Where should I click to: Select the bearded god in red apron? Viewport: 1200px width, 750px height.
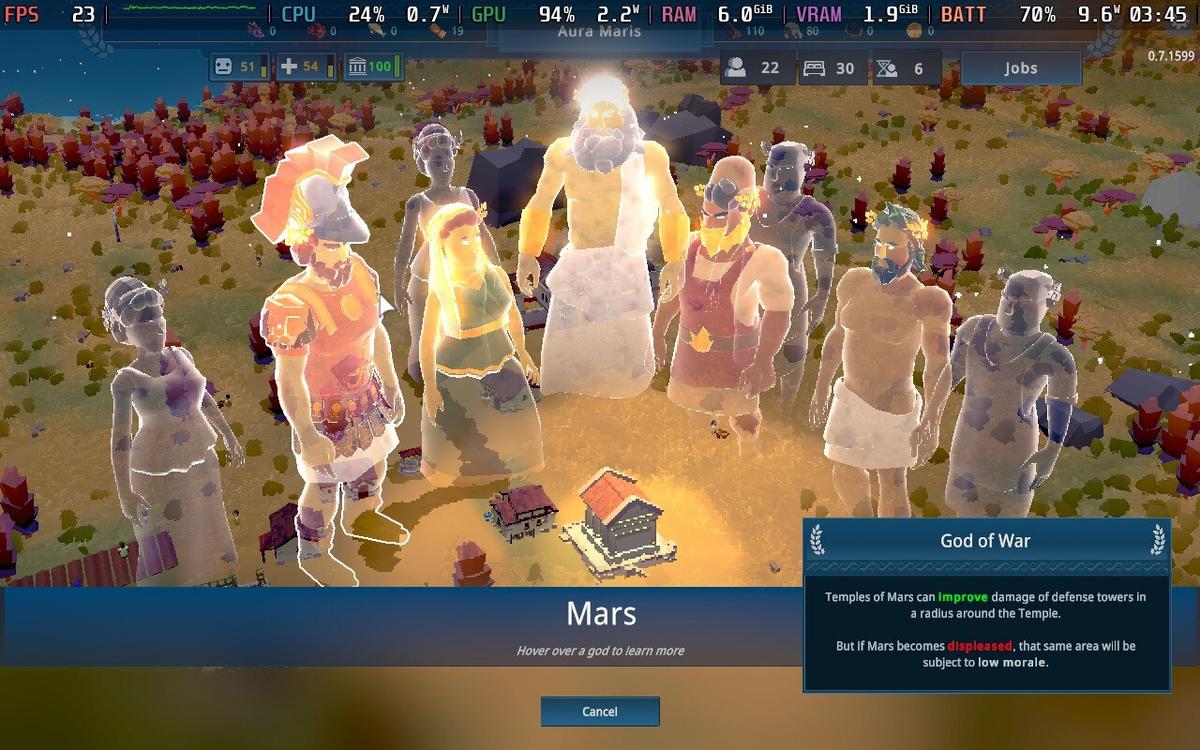pyautogui.click(x=723, y=300)
